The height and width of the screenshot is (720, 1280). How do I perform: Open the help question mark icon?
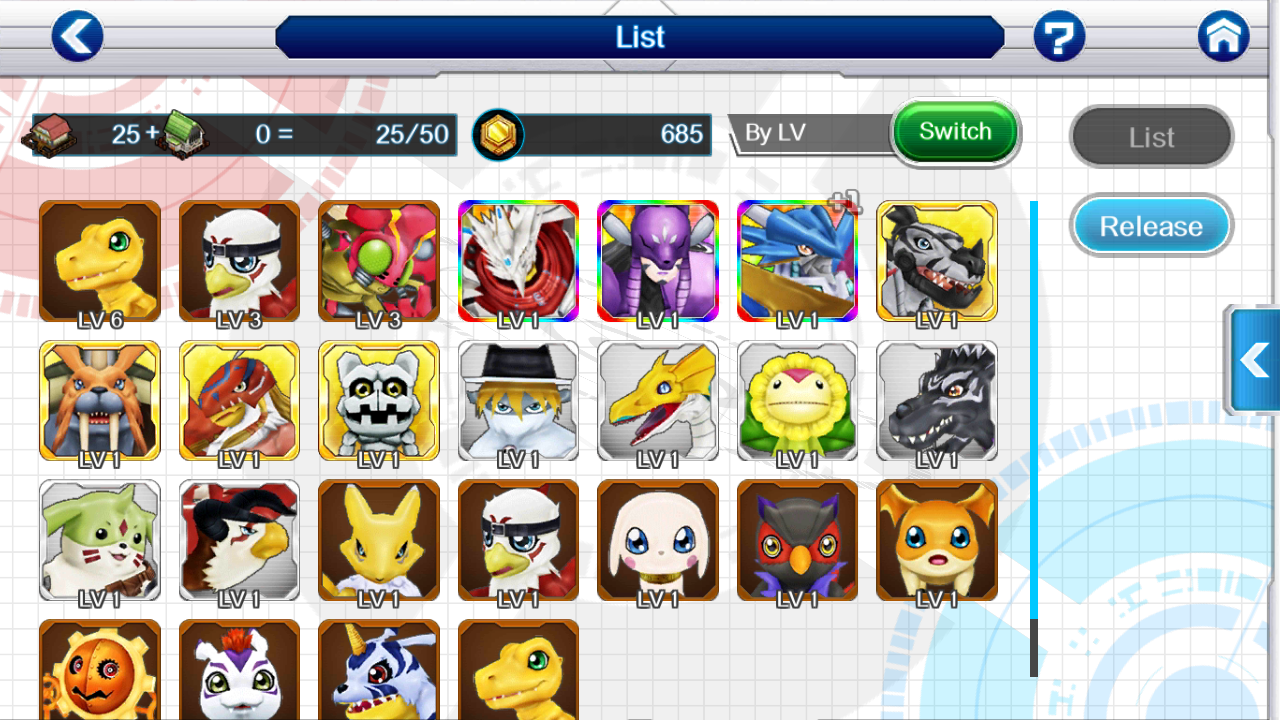1059,36
